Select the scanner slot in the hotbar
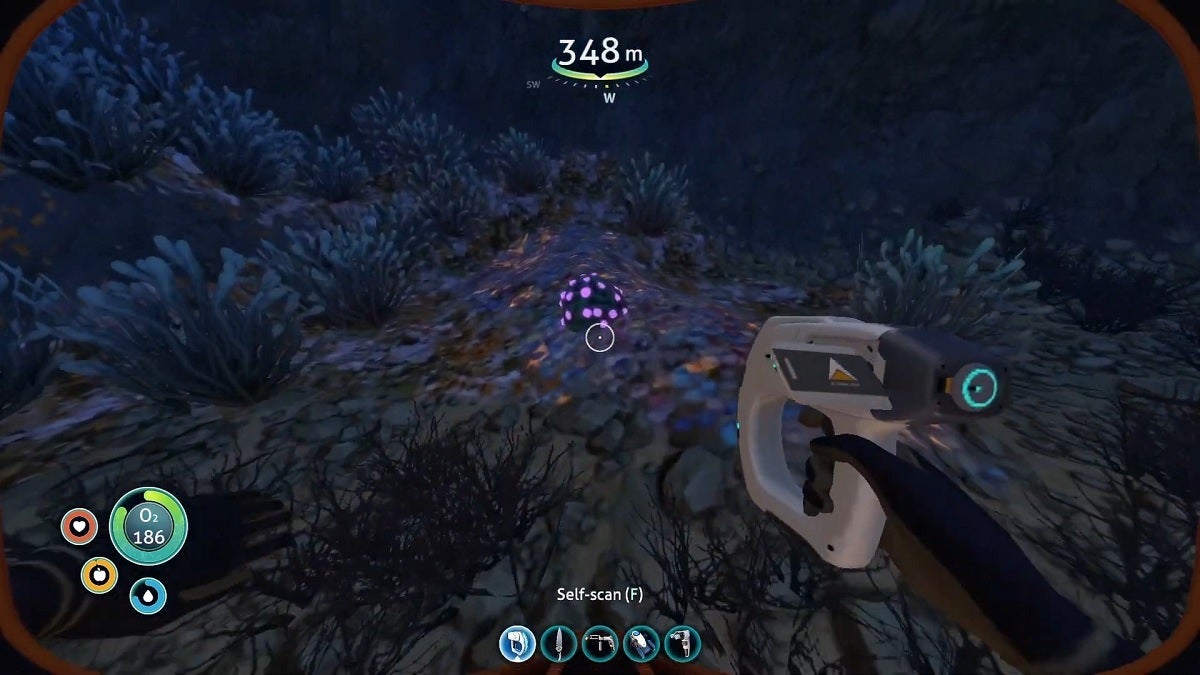Image resolution: width=1200 pixels, height=675 pixels. [517, 642]
